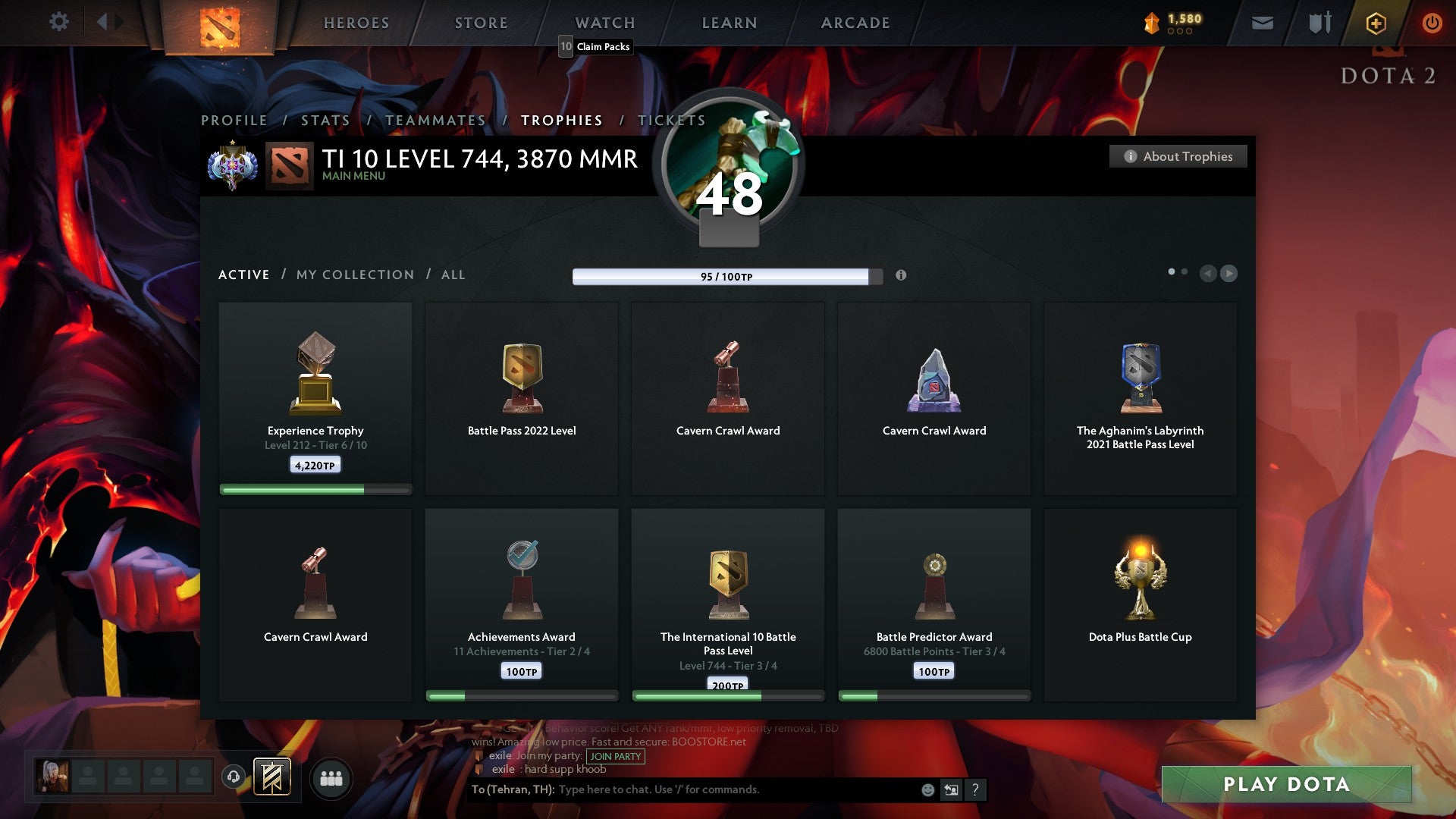Click the chat help question mark icon
Image resolution: width=1456 pixels, height=819 pixels.
(x=976, y=789)
